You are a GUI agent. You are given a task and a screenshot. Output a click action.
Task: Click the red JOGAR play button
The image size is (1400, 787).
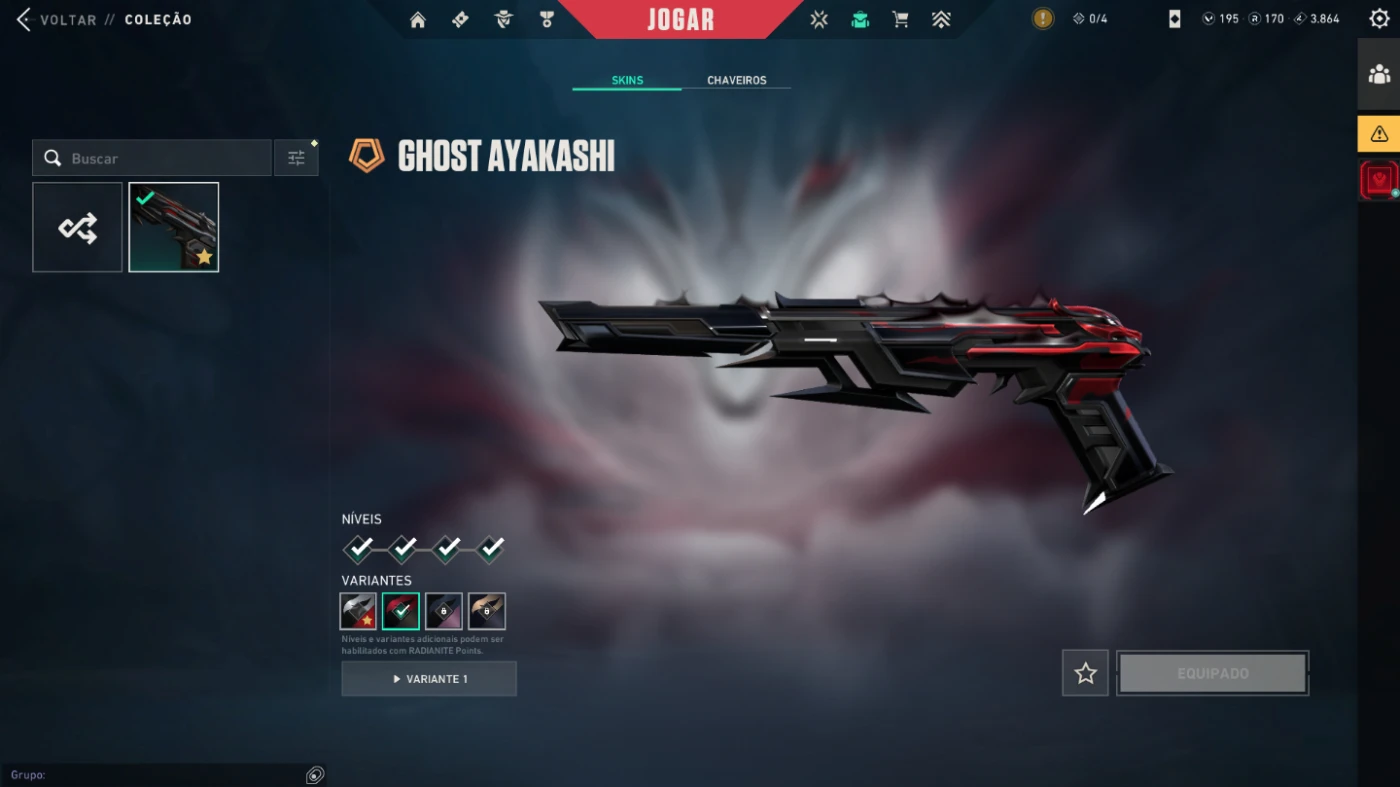click(x=680, y=20)
